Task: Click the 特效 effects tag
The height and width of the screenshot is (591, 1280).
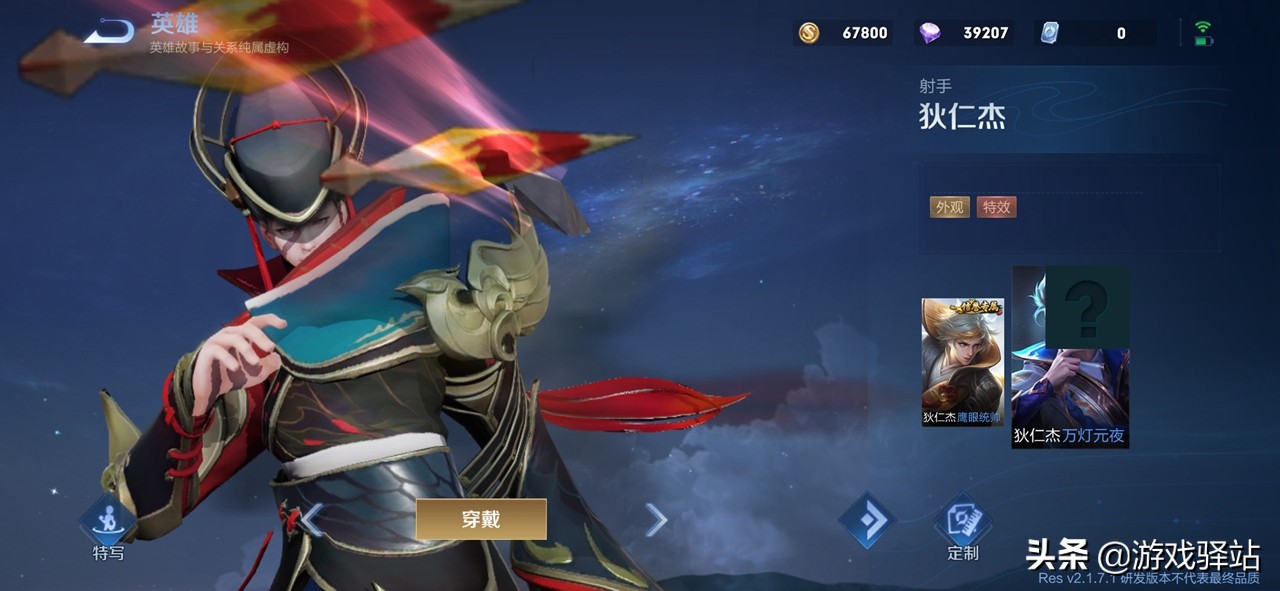Action: point(997,207)
